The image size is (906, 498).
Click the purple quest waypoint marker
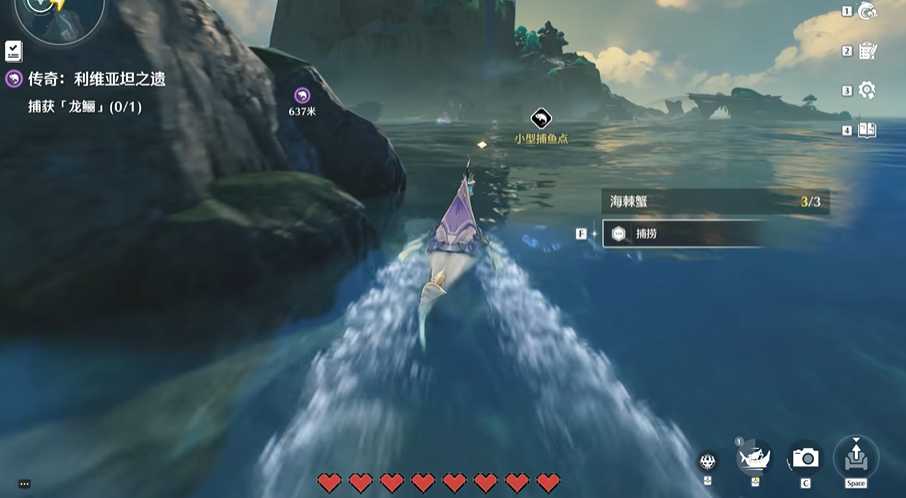tap(302, 95)
